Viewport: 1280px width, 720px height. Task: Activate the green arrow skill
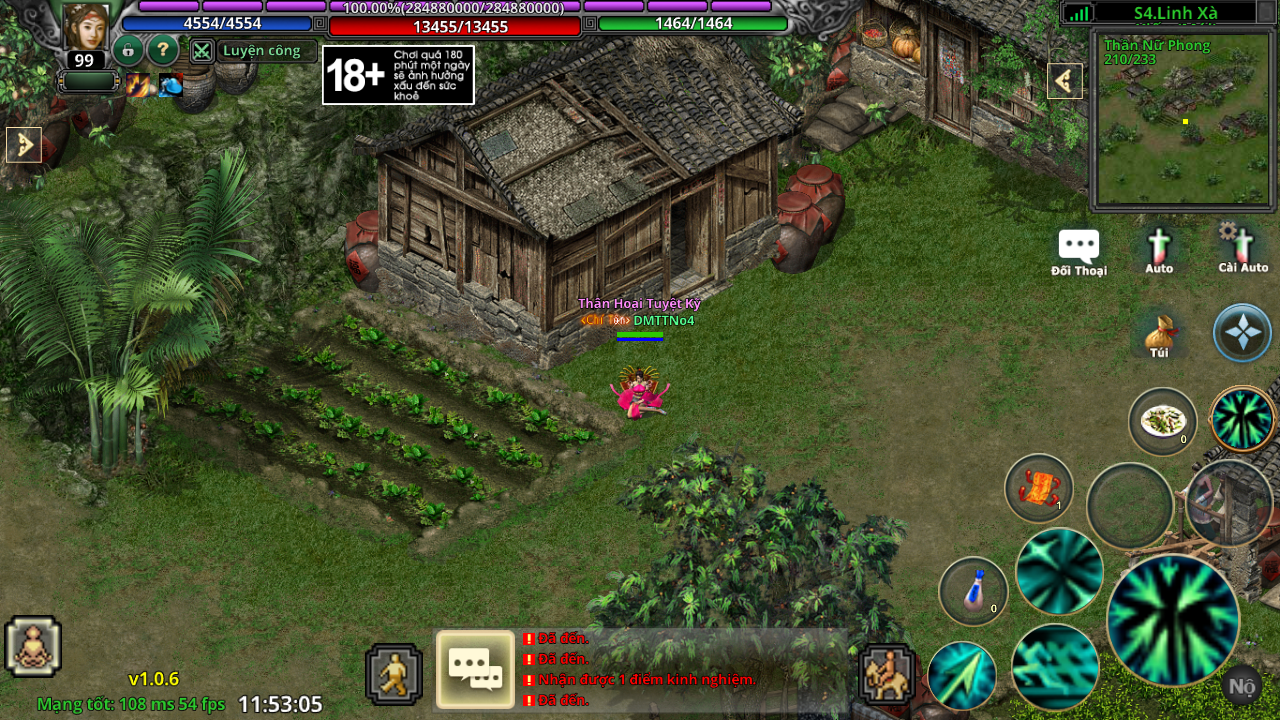(962, 676)
